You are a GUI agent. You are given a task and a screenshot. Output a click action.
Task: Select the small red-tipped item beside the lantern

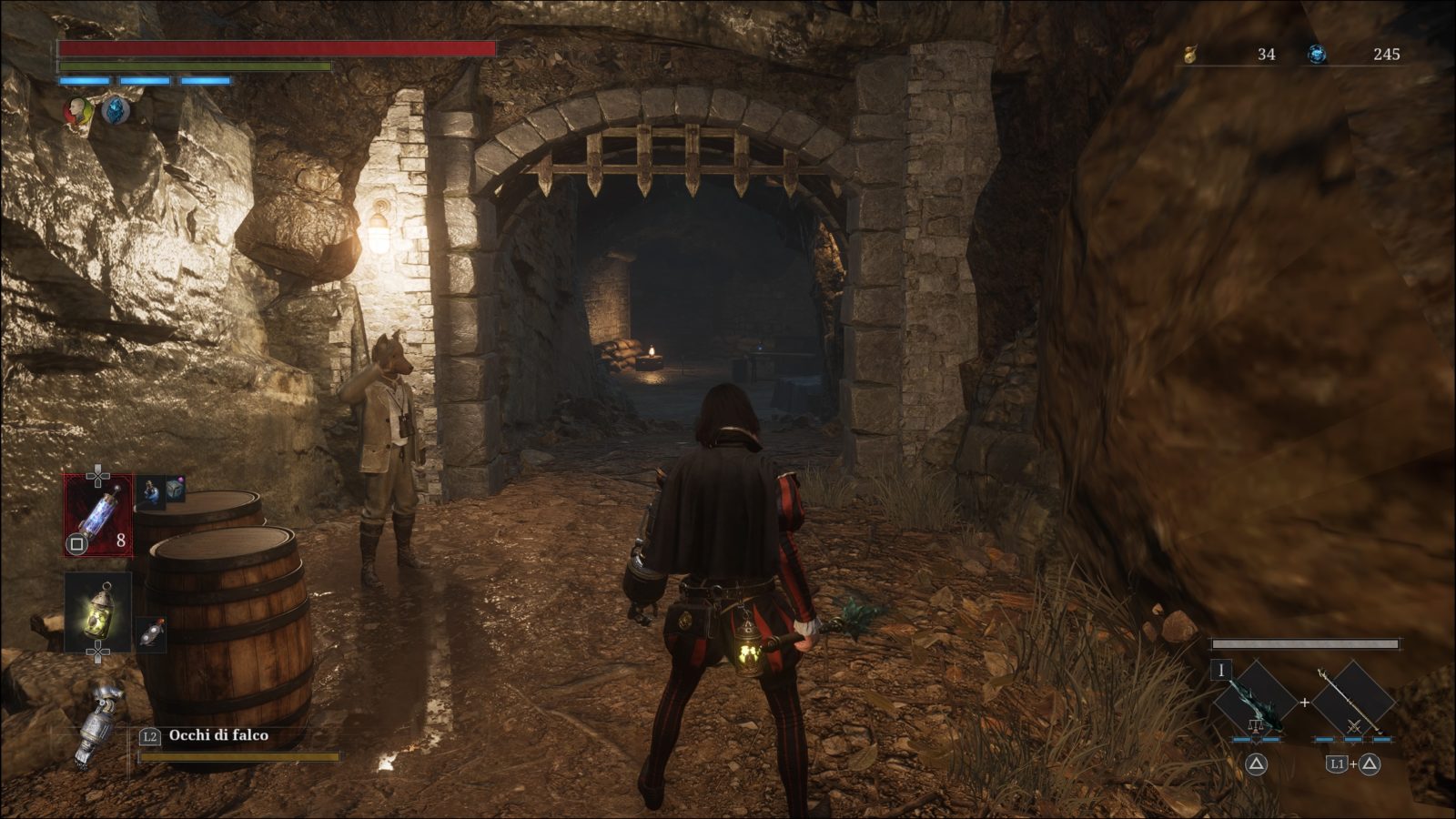tap(151, 632)
